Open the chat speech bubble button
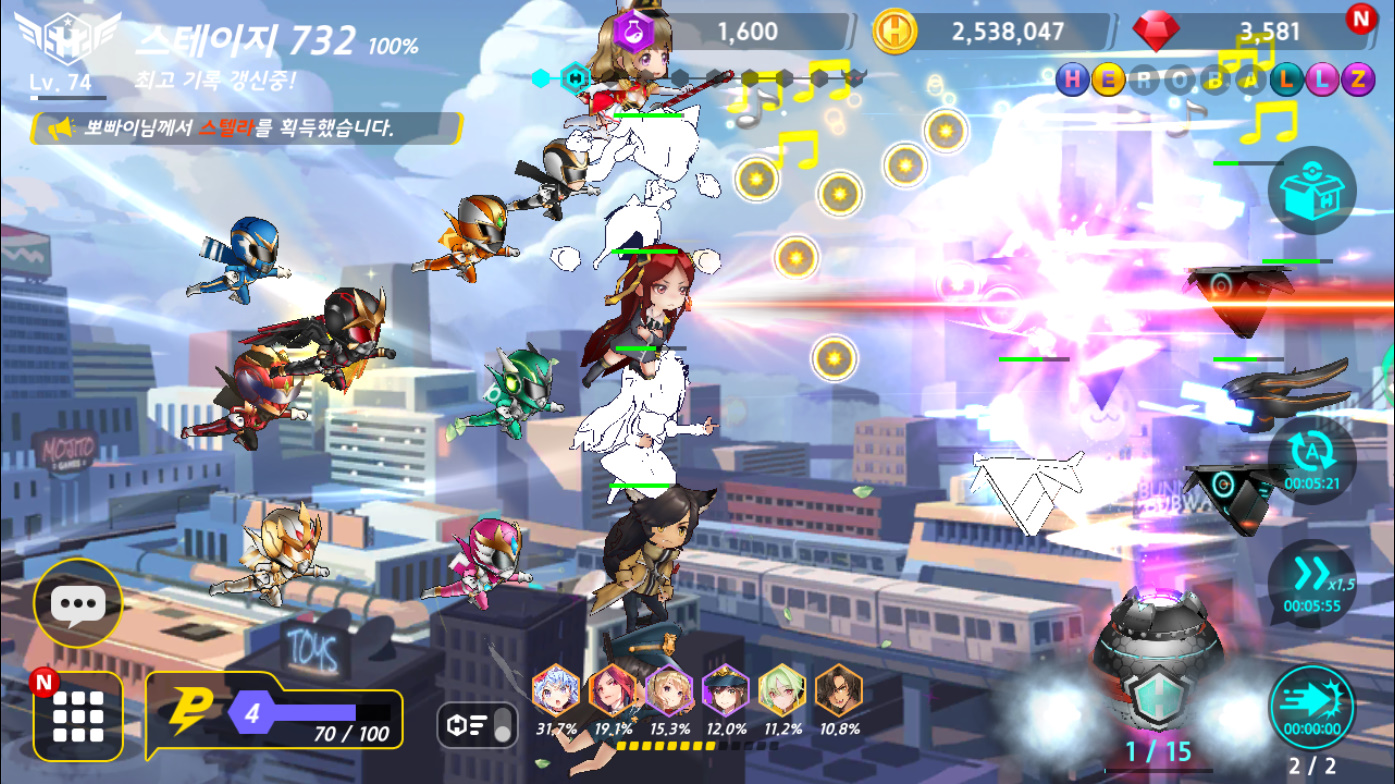This screenshot has height=784, width=1395. click(78, 603)
